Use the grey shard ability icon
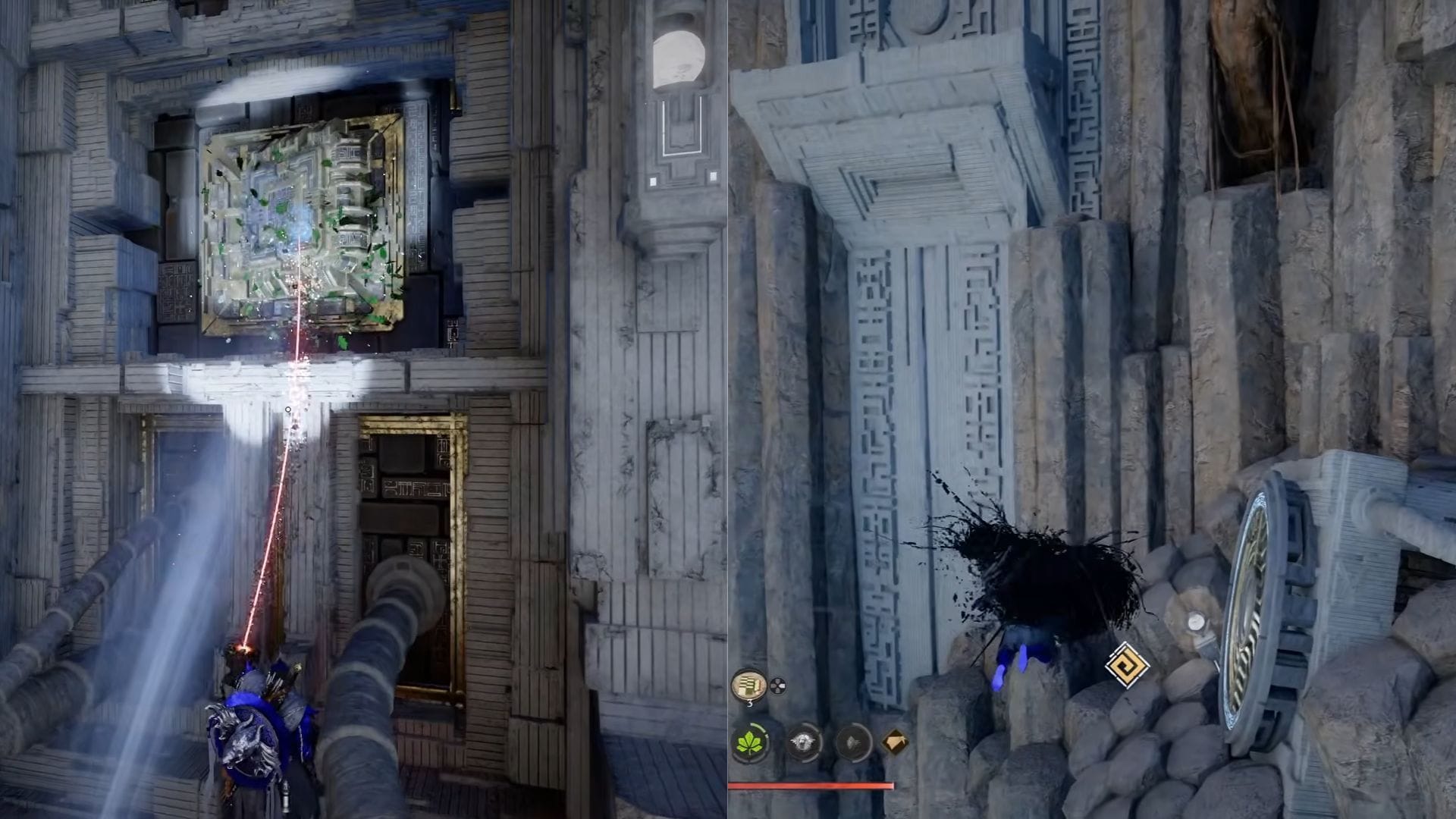 [853, 742]
